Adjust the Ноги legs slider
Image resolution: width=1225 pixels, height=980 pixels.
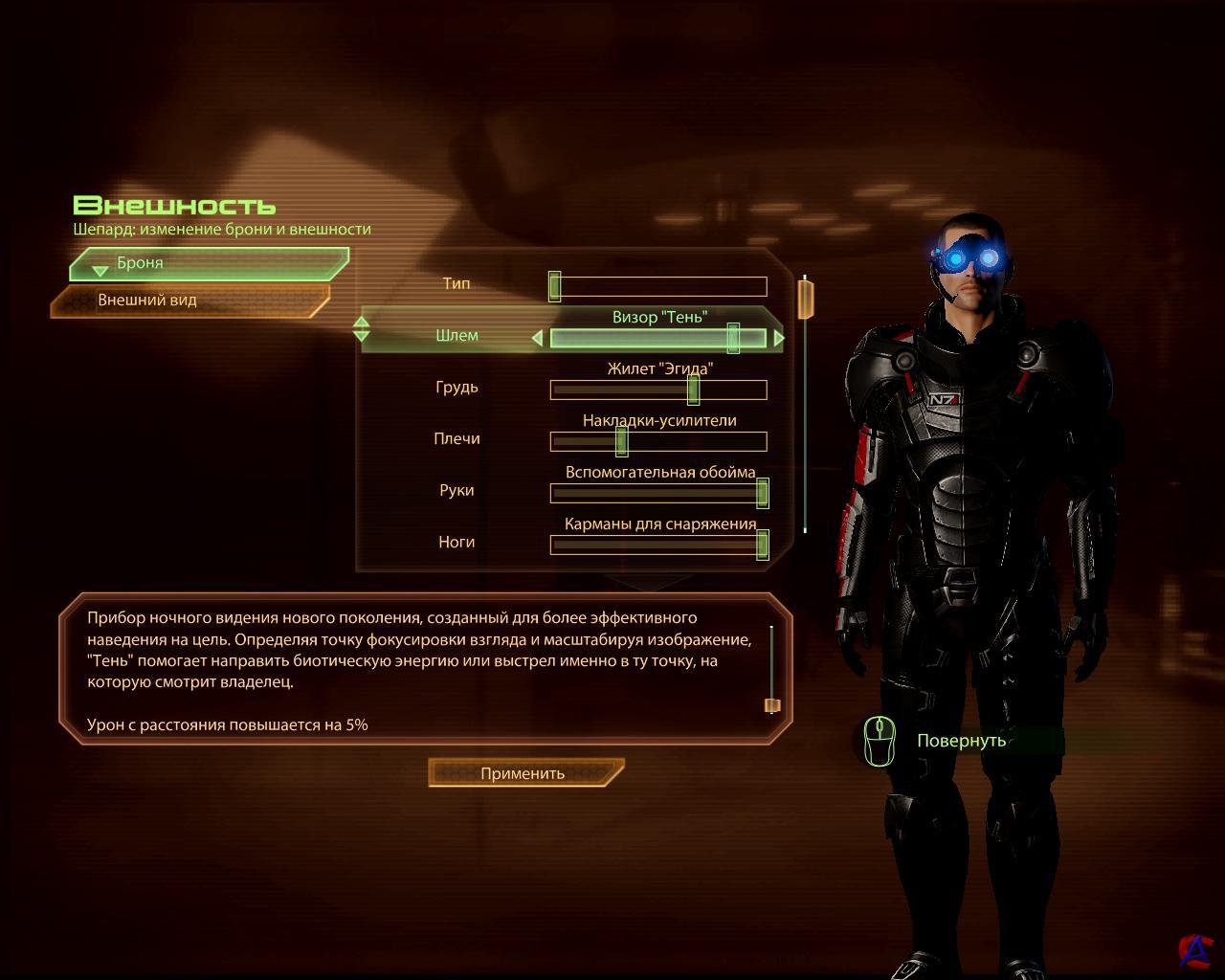tap(658, 545)
